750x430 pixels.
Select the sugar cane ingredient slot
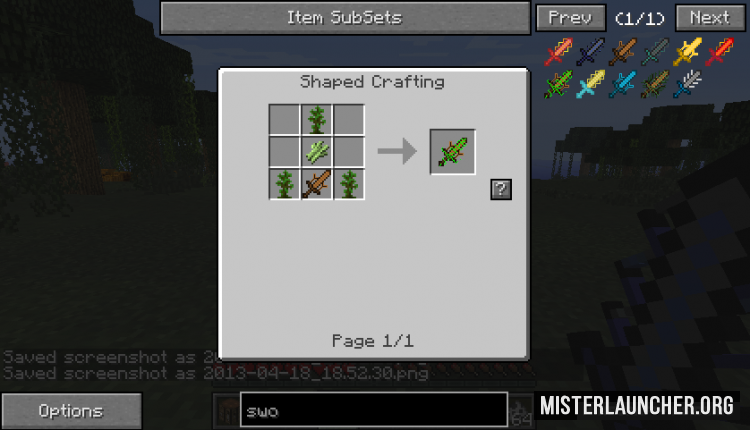[317, 152]
